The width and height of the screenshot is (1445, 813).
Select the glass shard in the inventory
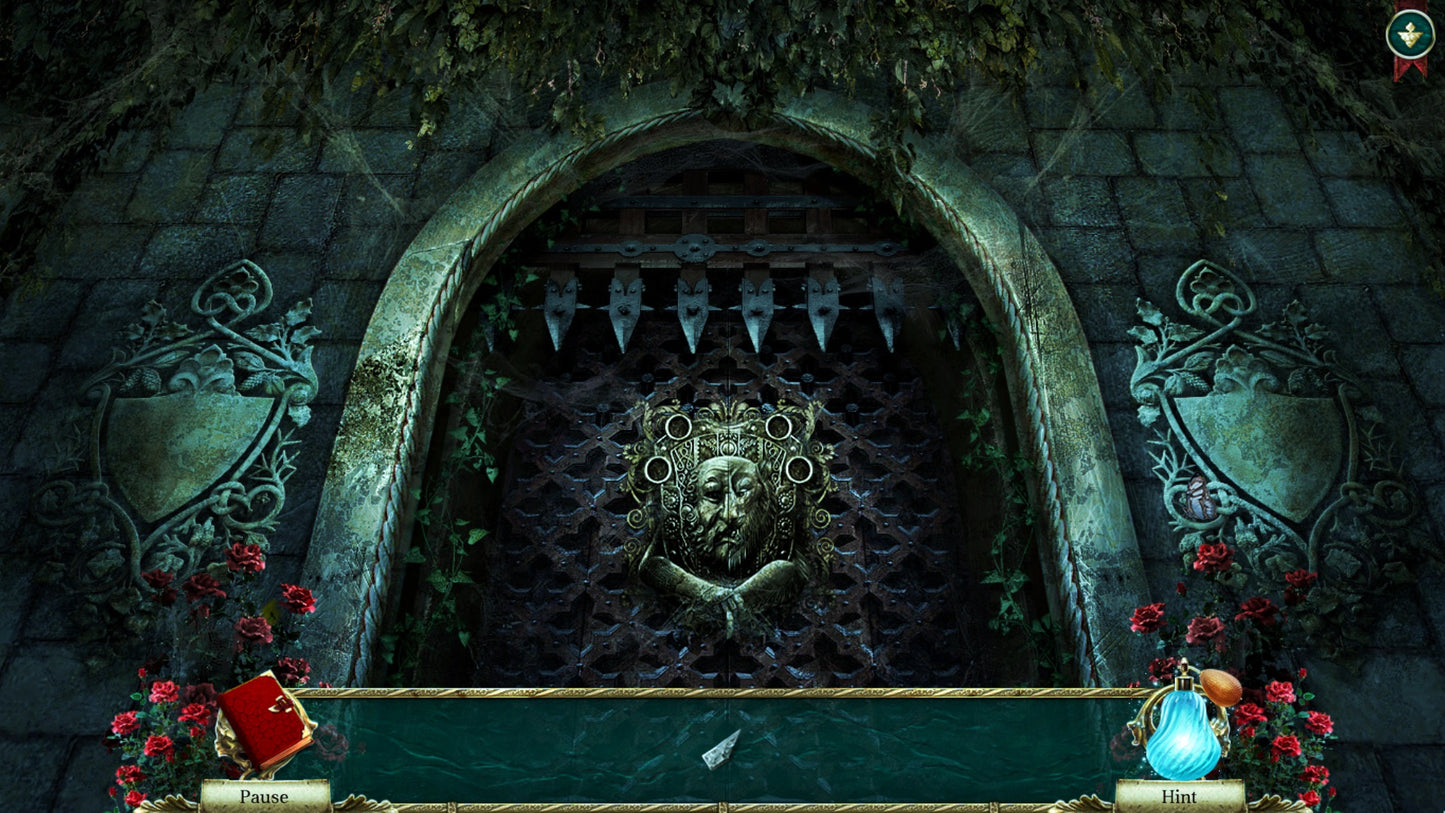click(x=720, y=750)
